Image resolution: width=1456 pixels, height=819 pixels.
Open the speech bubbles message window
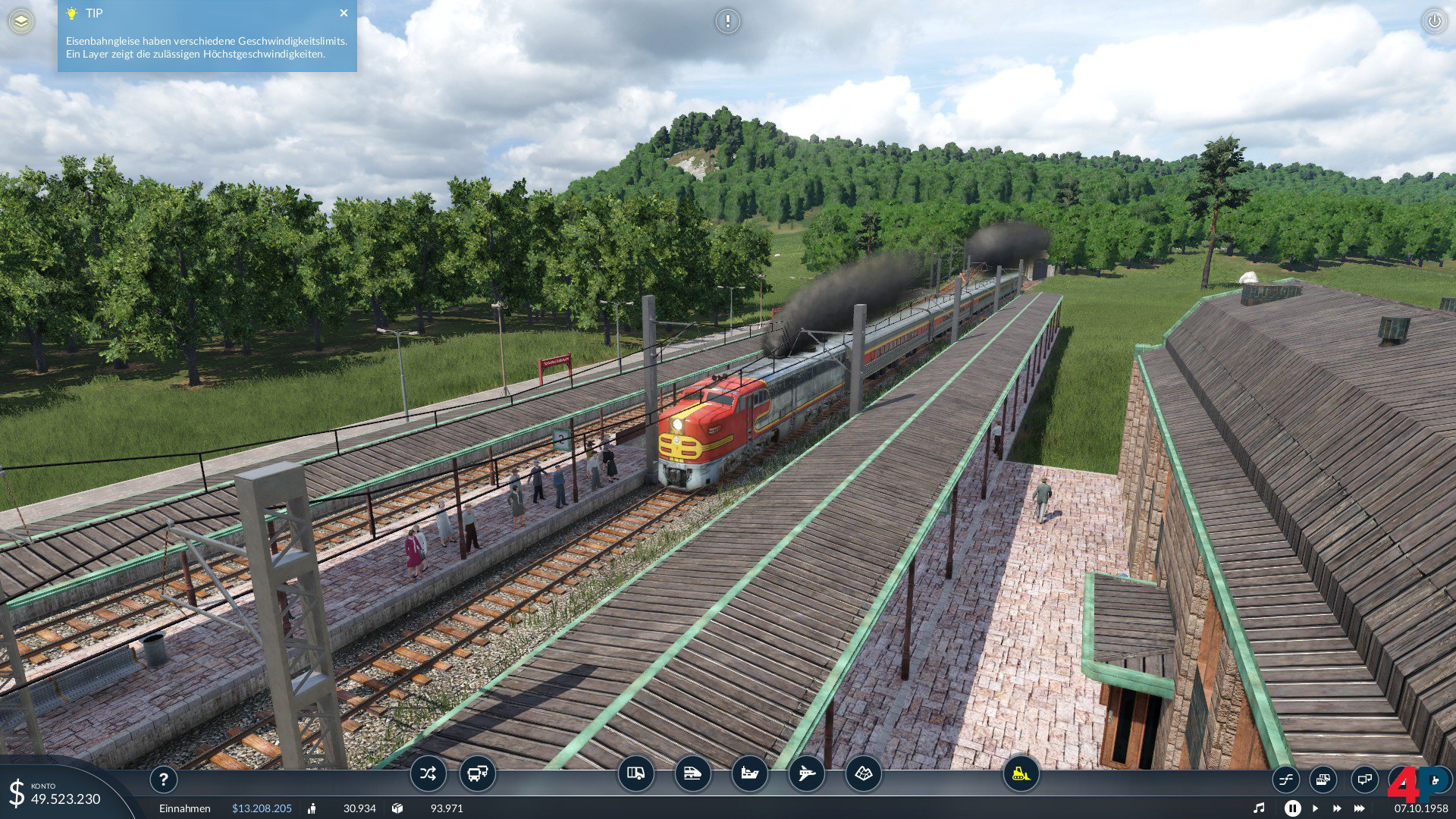click(1364, 779)
